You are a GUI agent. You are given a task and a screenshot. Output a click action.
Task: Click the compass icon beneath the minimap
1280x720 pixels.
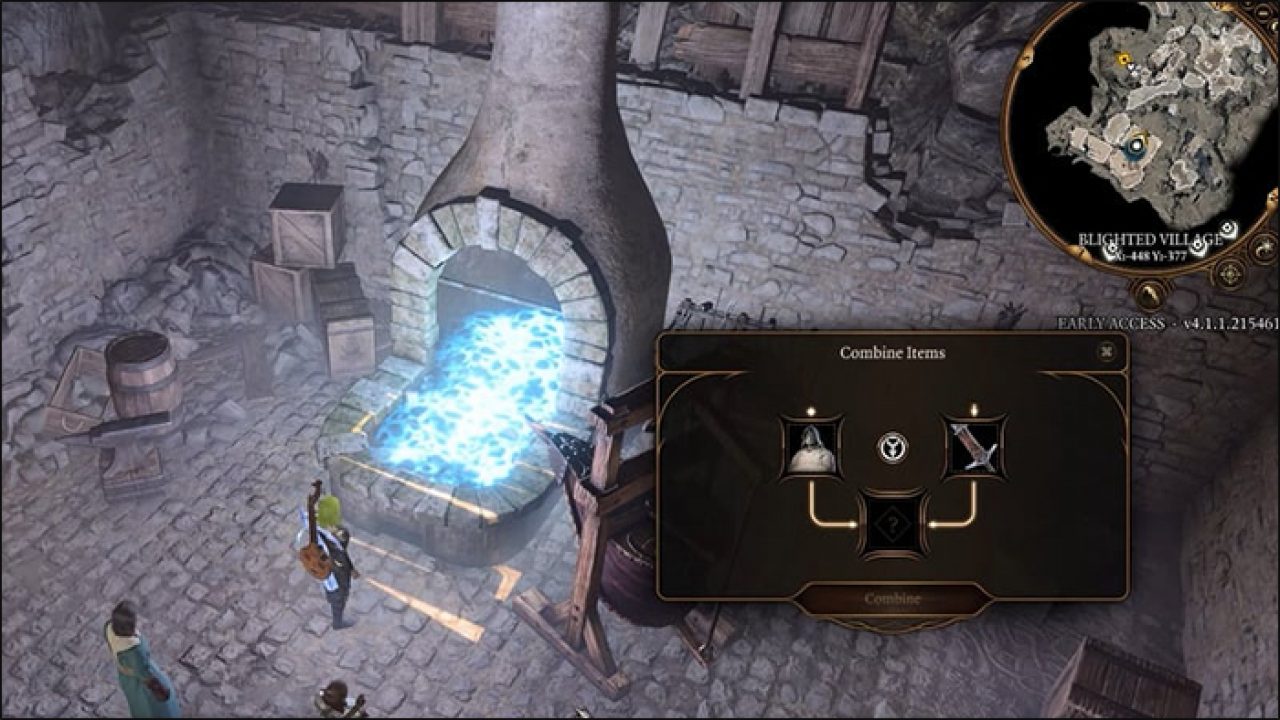tap(1228, 272)
